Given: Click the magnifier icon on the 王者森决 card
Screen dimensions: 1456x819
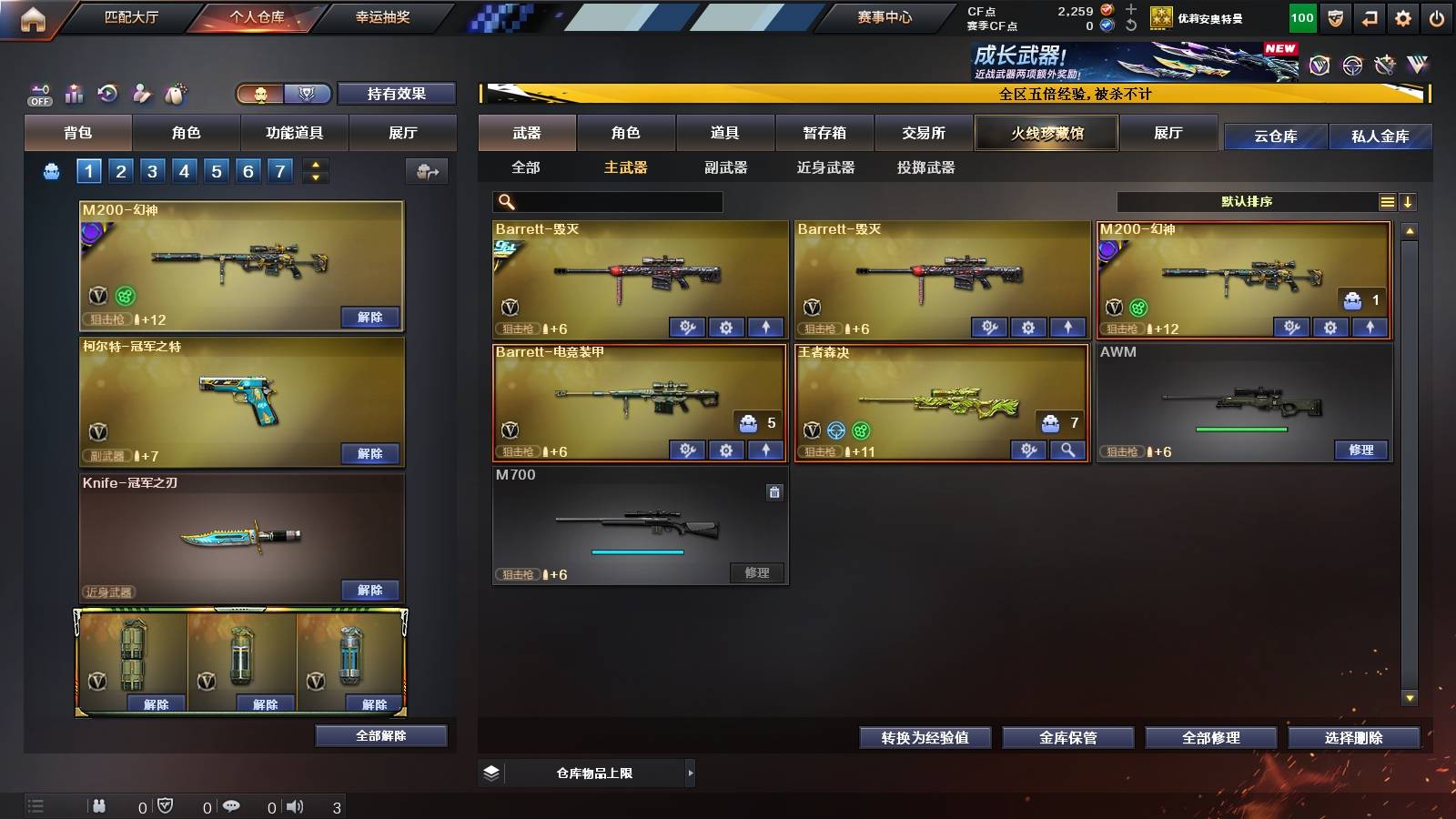Looking at the screenshot, I should point(1066,450).
